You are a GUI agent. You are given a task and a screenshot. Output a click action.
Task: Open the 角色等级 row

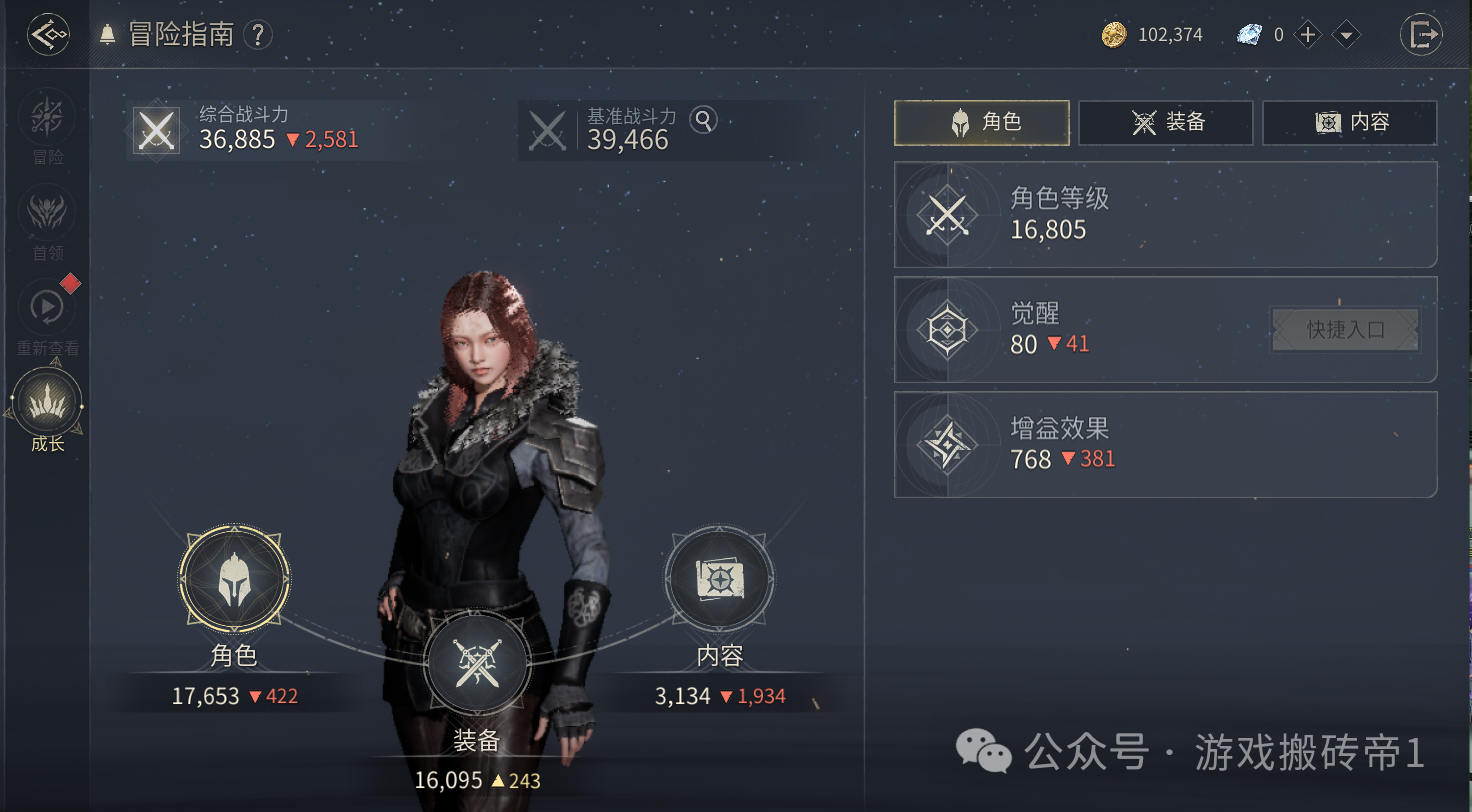click(1165, 215)
